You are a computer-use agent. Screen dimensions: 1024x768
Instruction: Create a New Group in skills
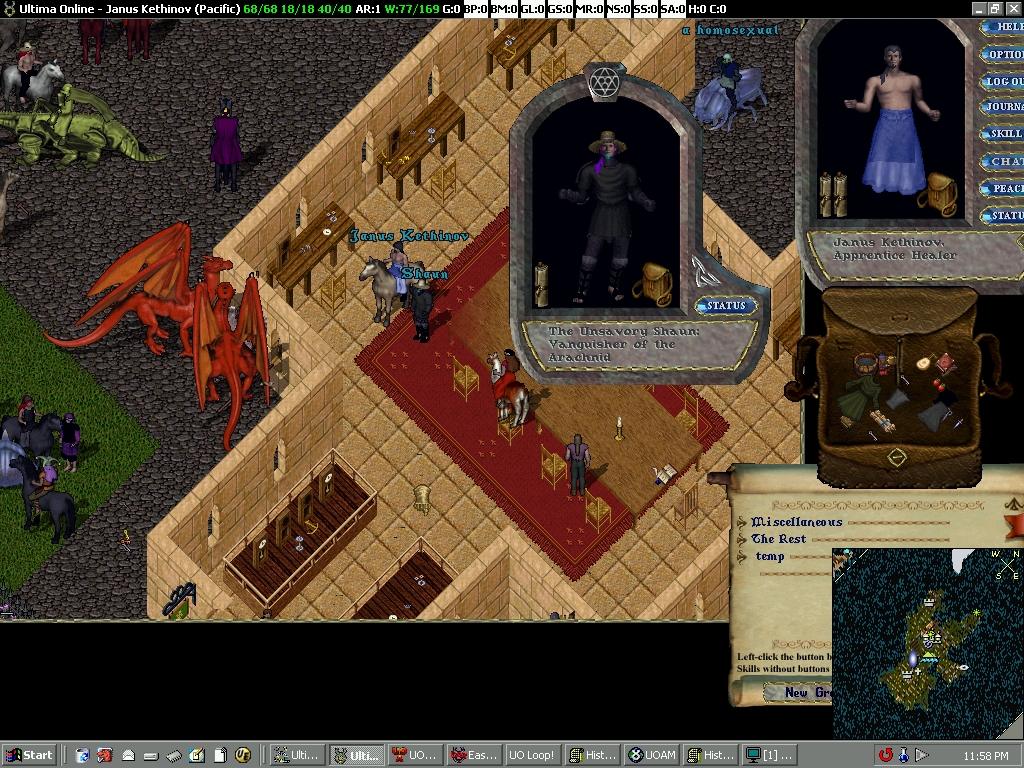point(798,692)
